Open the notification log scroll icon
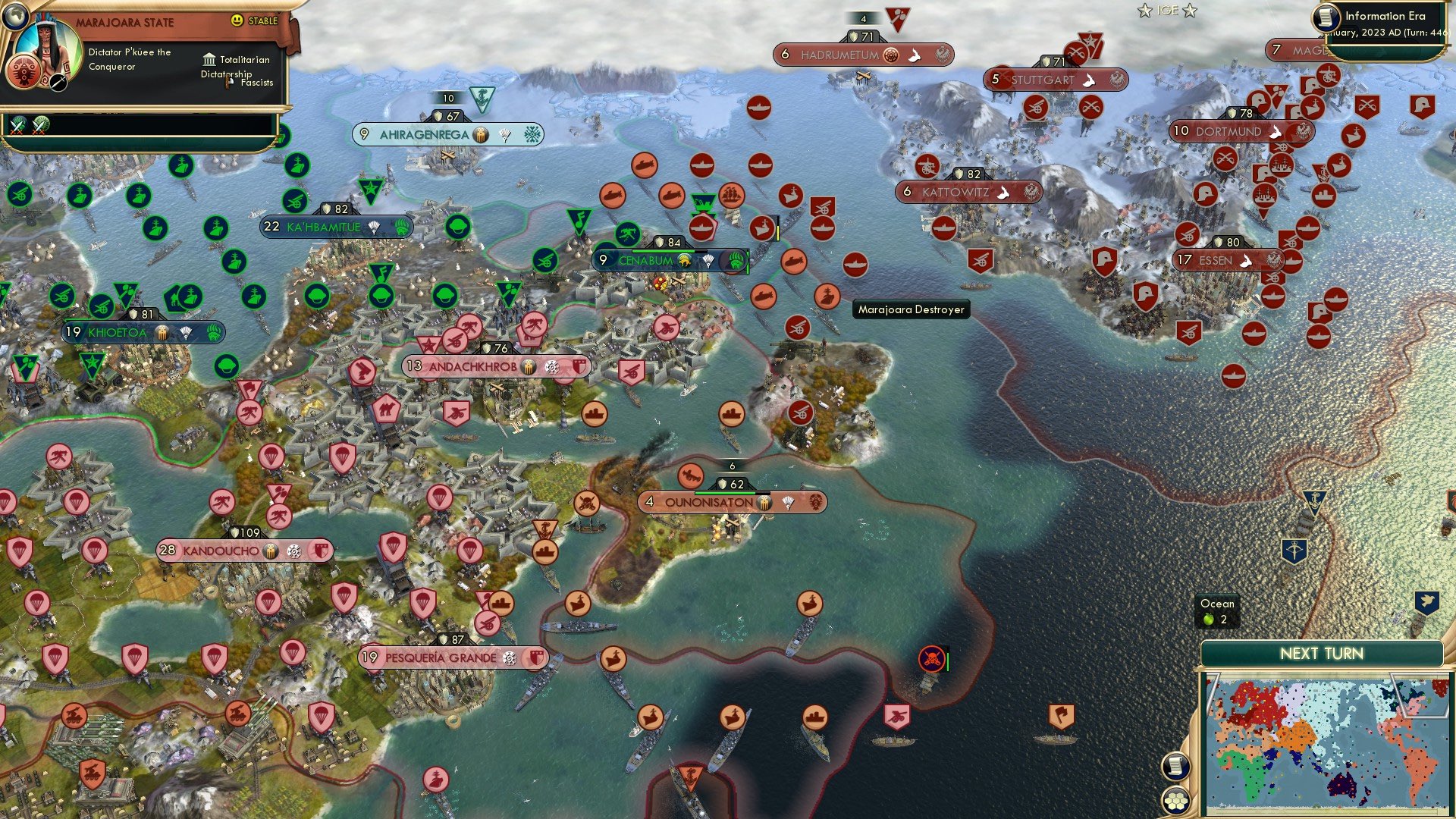 (1176, 765)
